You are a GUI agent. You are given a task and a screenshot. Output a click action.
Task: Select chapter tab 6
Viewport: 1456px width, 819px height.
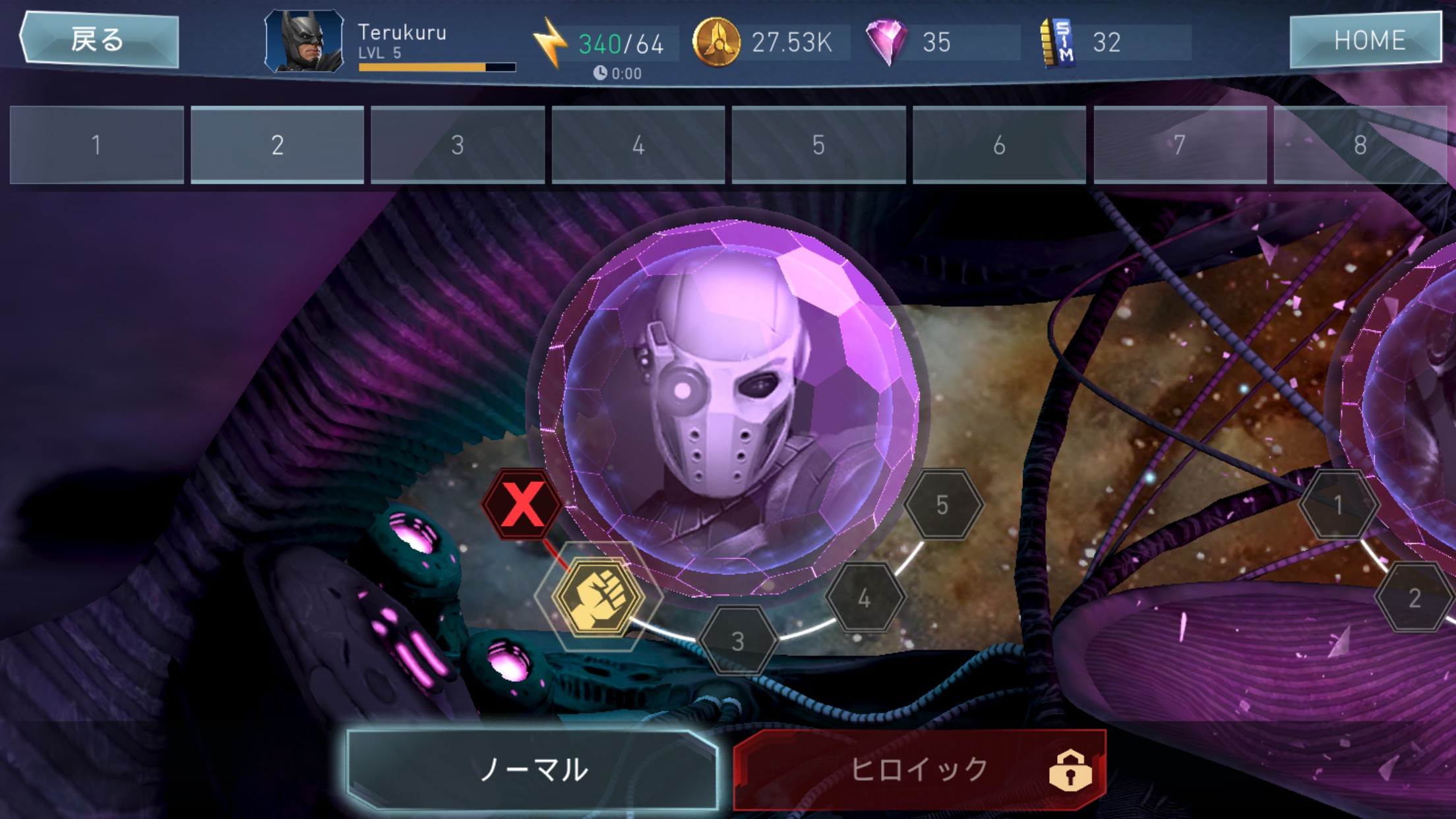point(999,145)
